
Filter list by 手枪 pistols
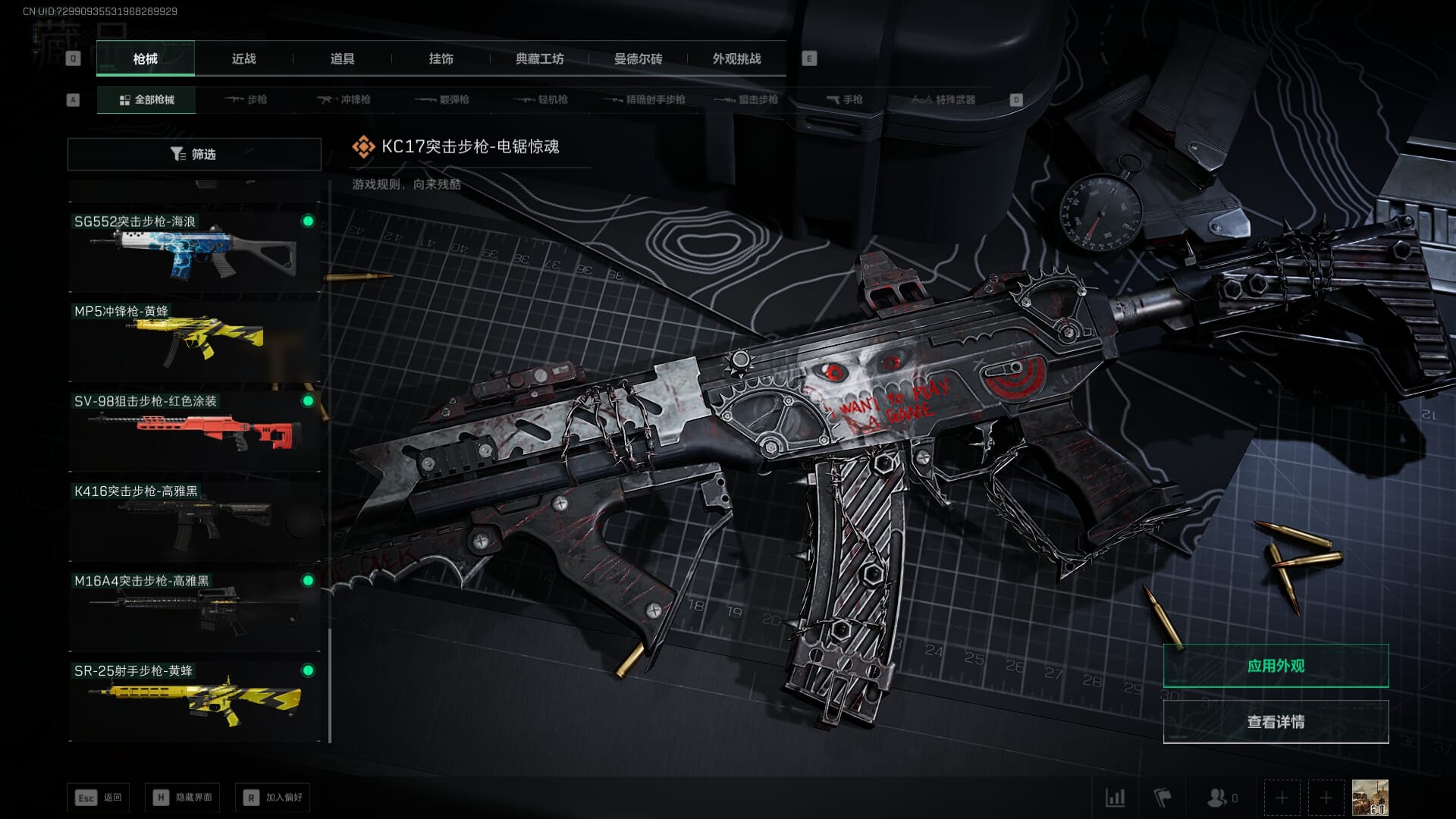click(x=845, y=100)
